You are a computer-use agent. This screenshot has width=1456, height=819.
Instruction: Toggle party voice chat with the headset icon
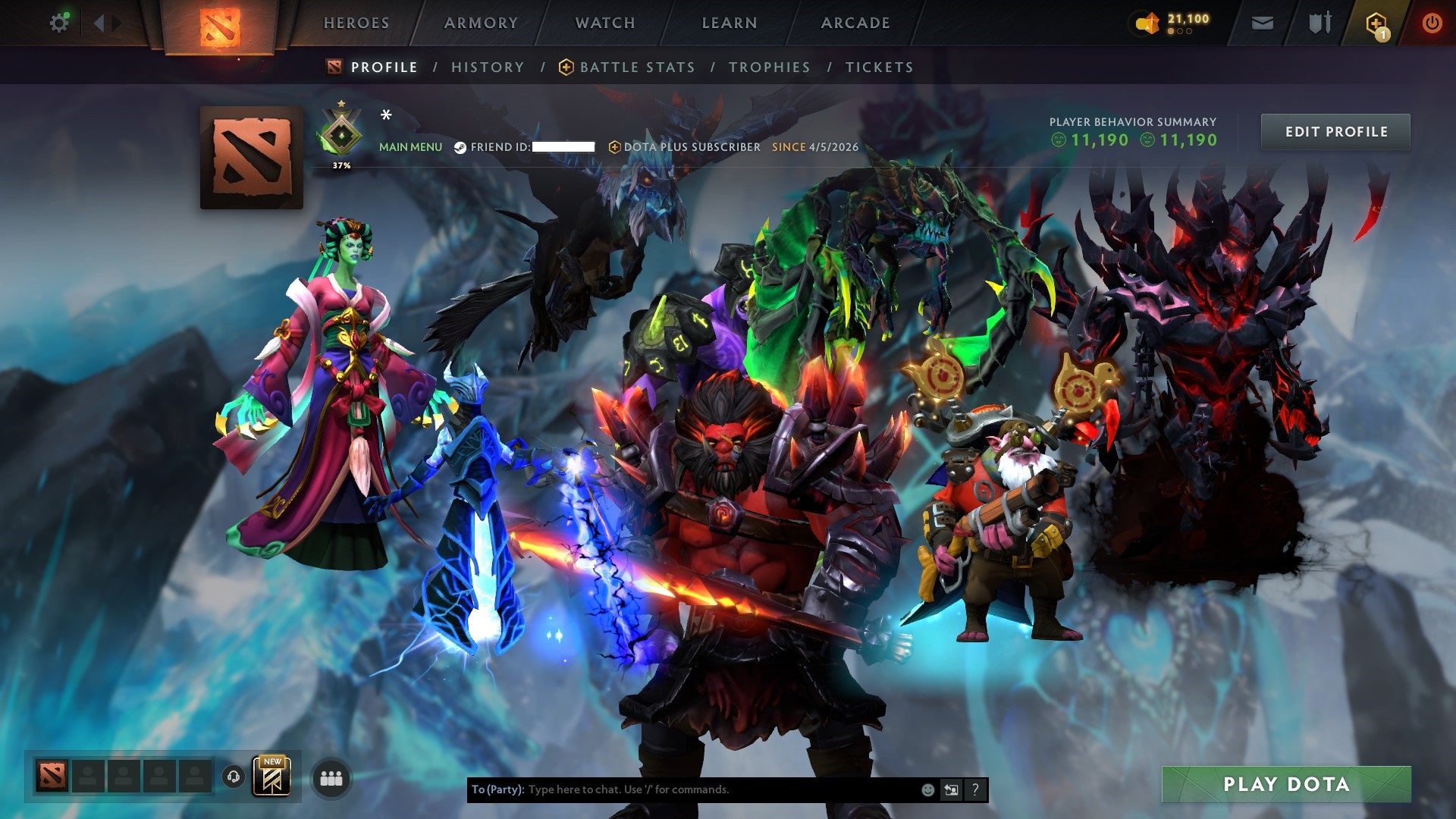[x=235, y=777]
